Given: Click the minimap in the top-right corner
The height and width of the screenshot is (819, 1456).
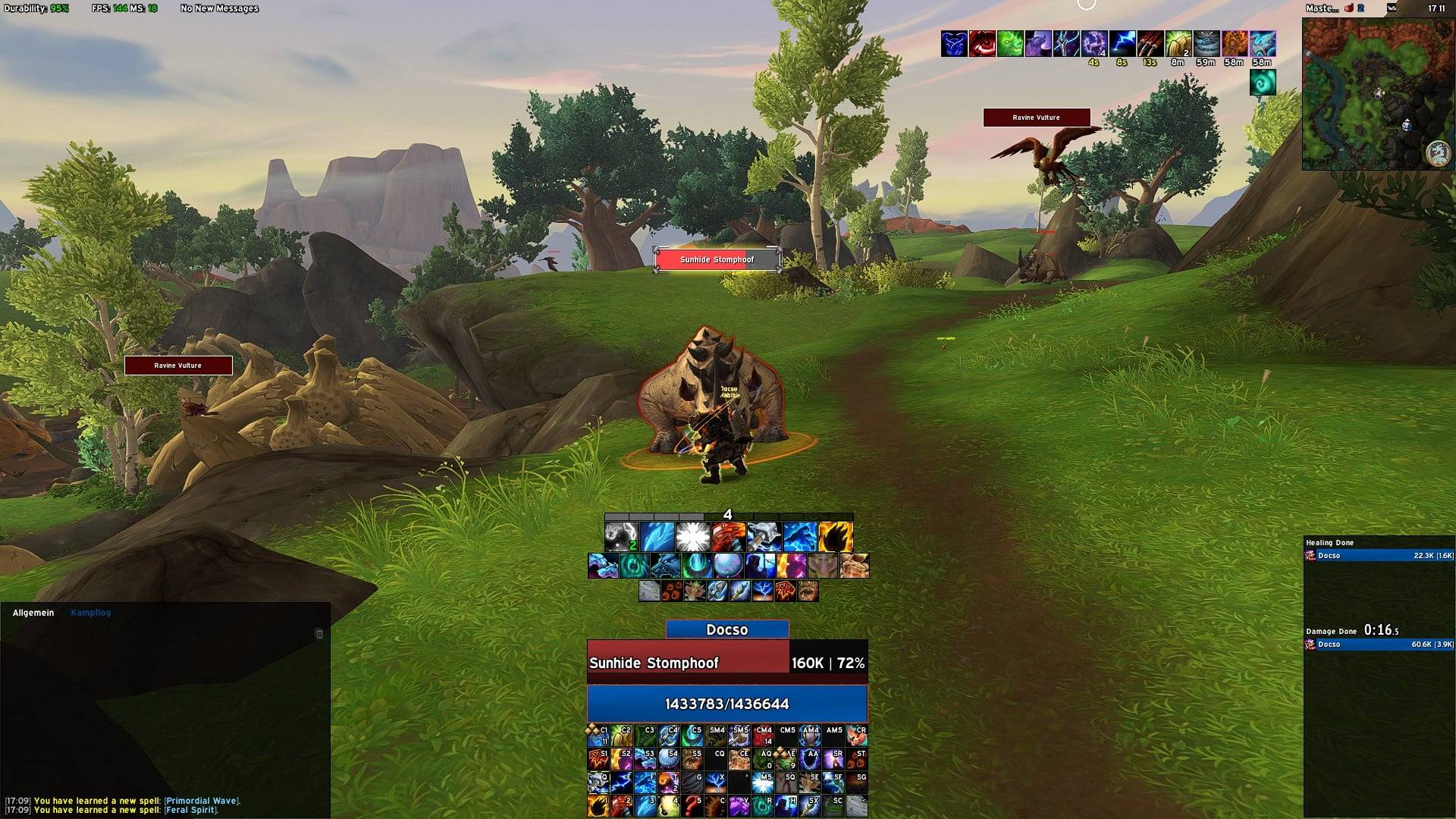Looking at the screenshot, I should [x=1378, y=91].
